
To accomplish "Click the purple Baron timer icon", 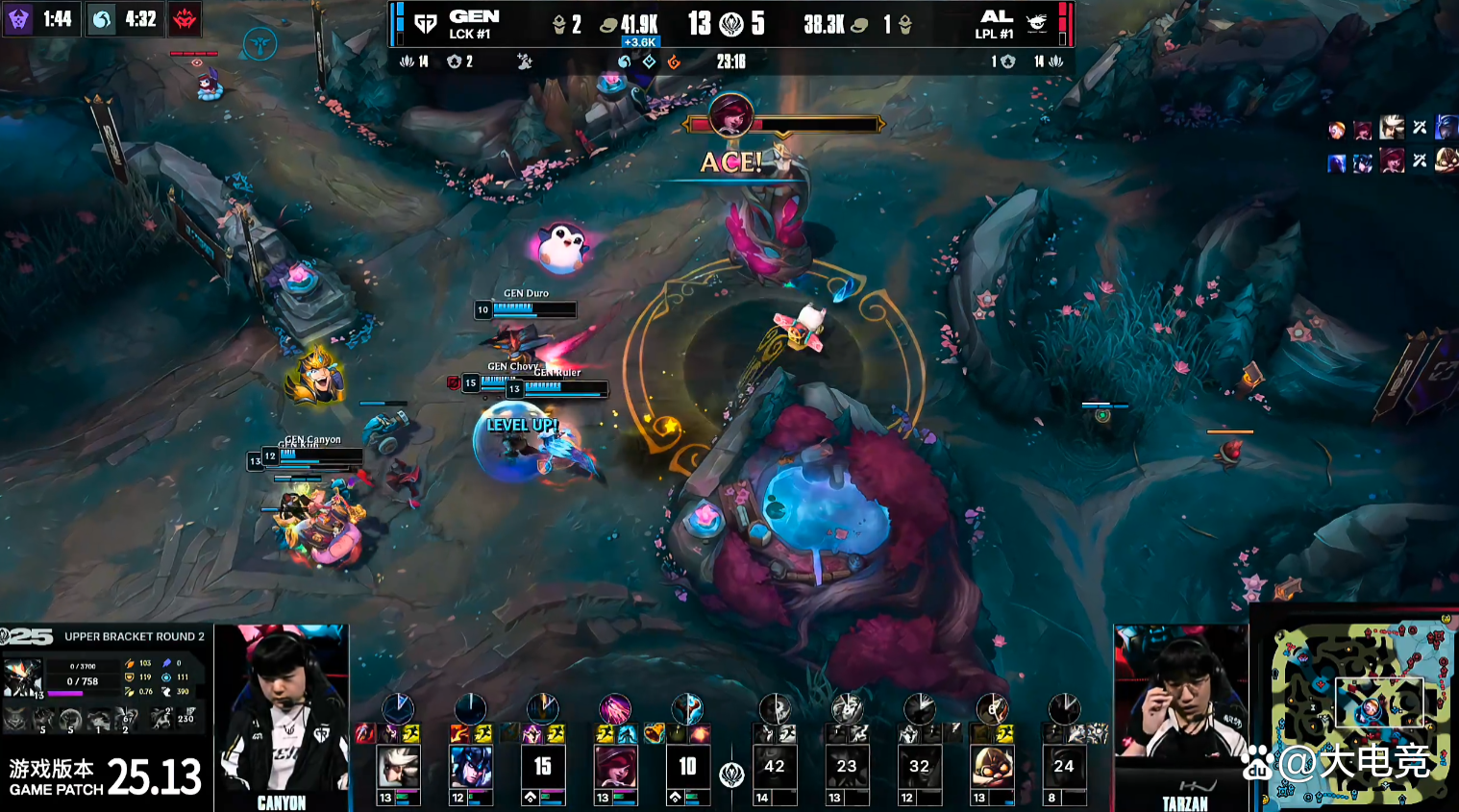I will [x=18, y=19].
